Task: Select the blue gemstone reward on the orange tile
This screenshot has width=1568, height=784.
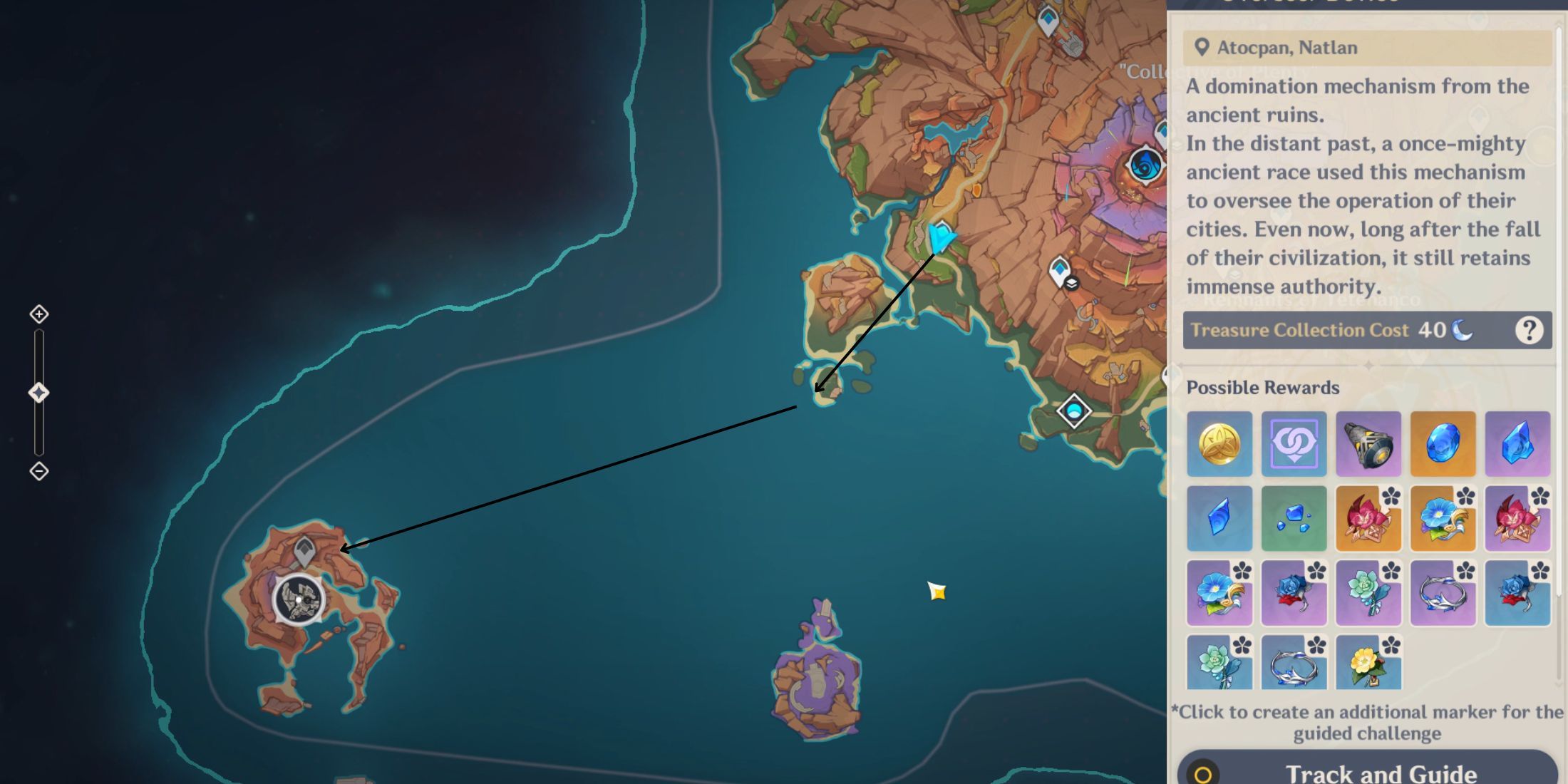Action: click(1443, 444)
